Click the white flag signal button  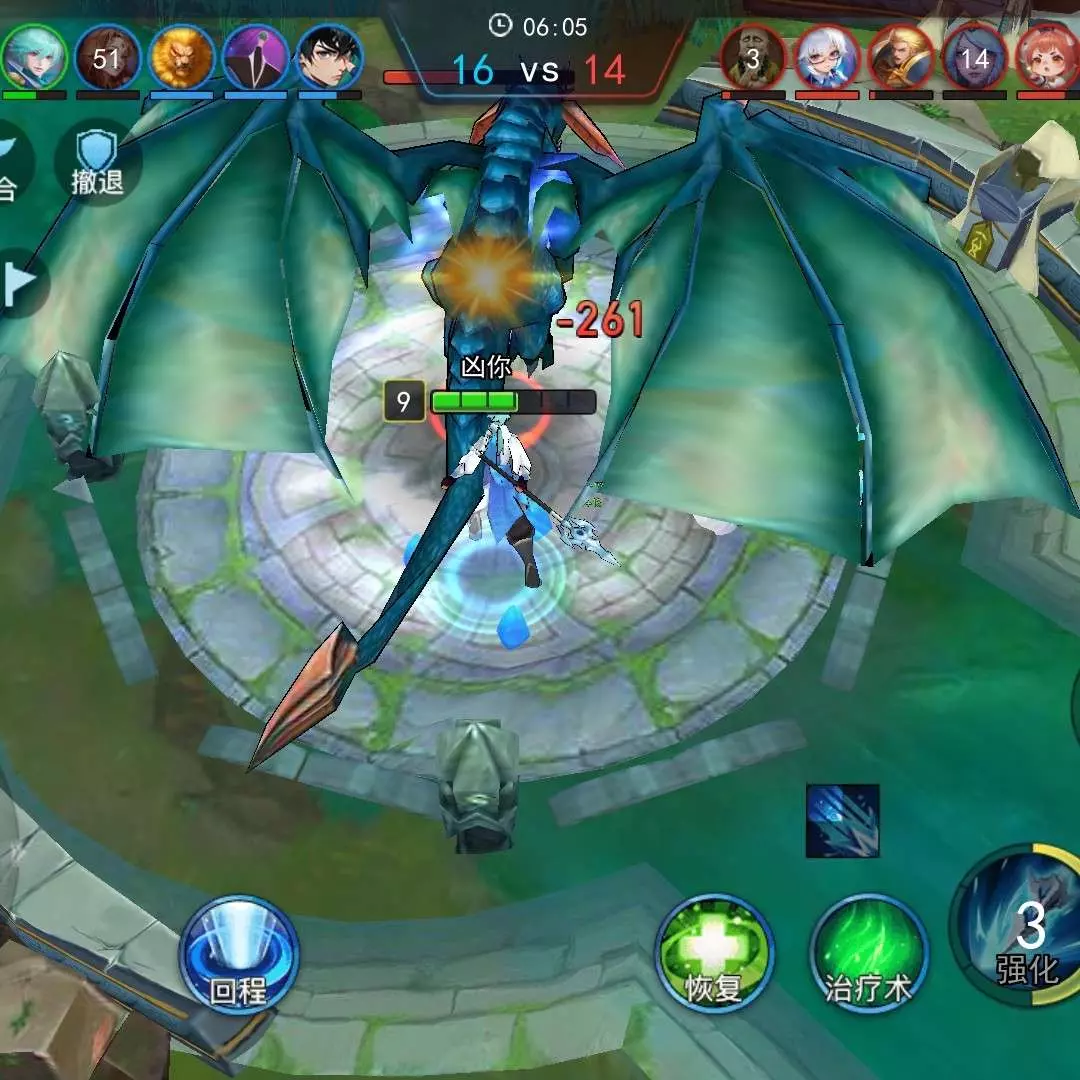coord(18,284)
